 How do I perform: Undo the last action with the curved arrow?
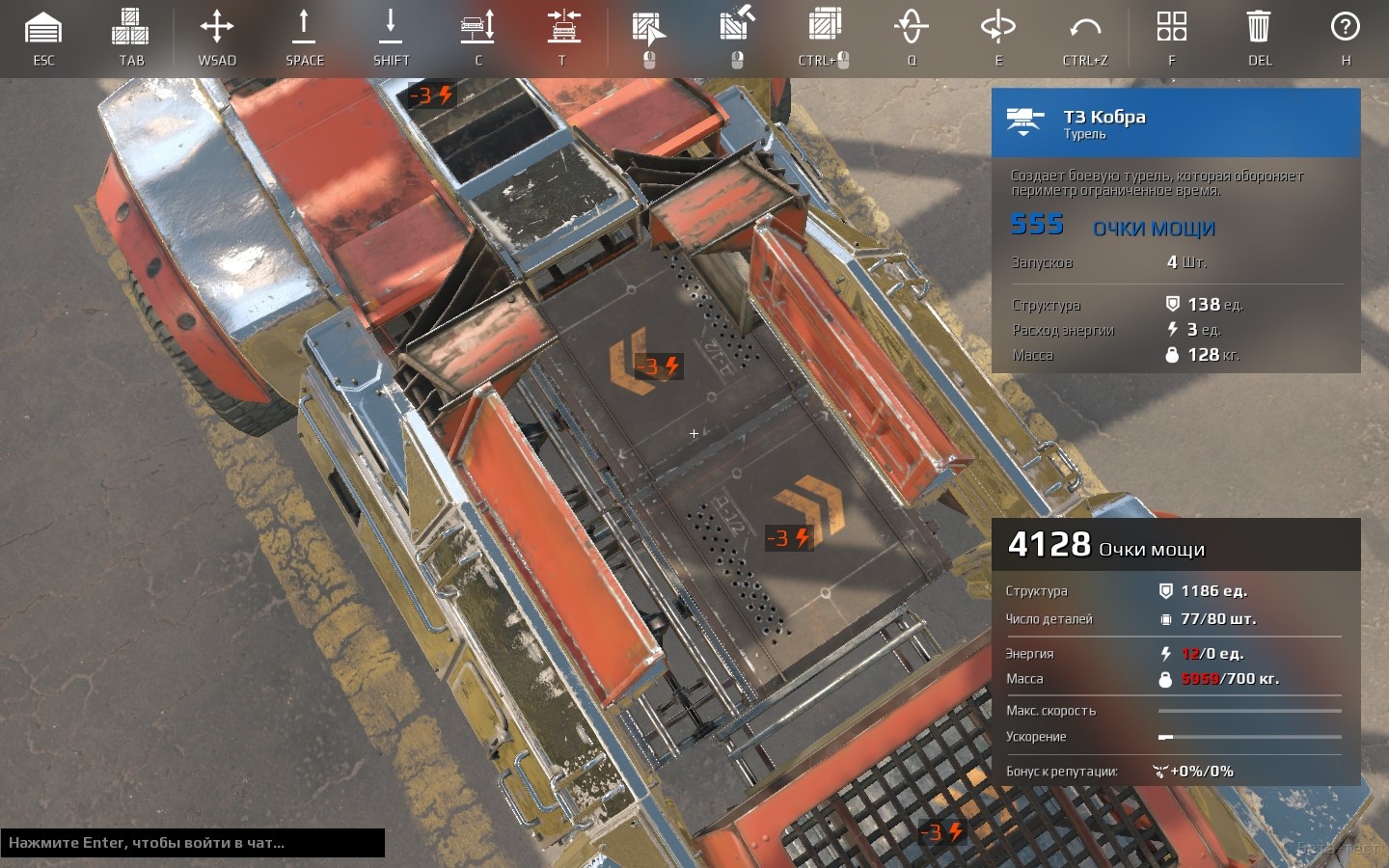click(x=1085, y=27)
